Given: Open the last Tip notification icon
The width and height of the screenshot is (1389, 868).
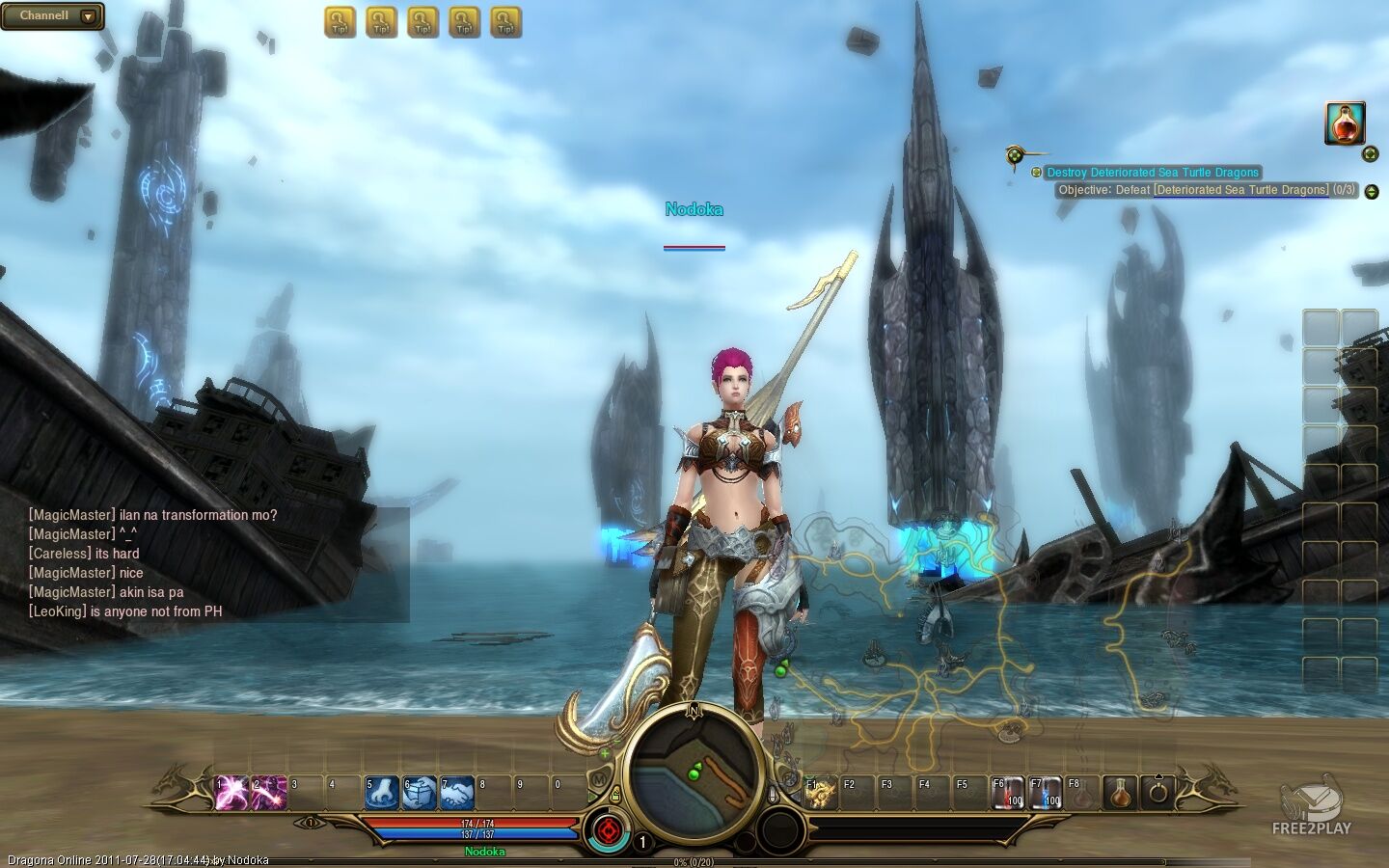Looking at the screenshot, I should coord(505,22).
